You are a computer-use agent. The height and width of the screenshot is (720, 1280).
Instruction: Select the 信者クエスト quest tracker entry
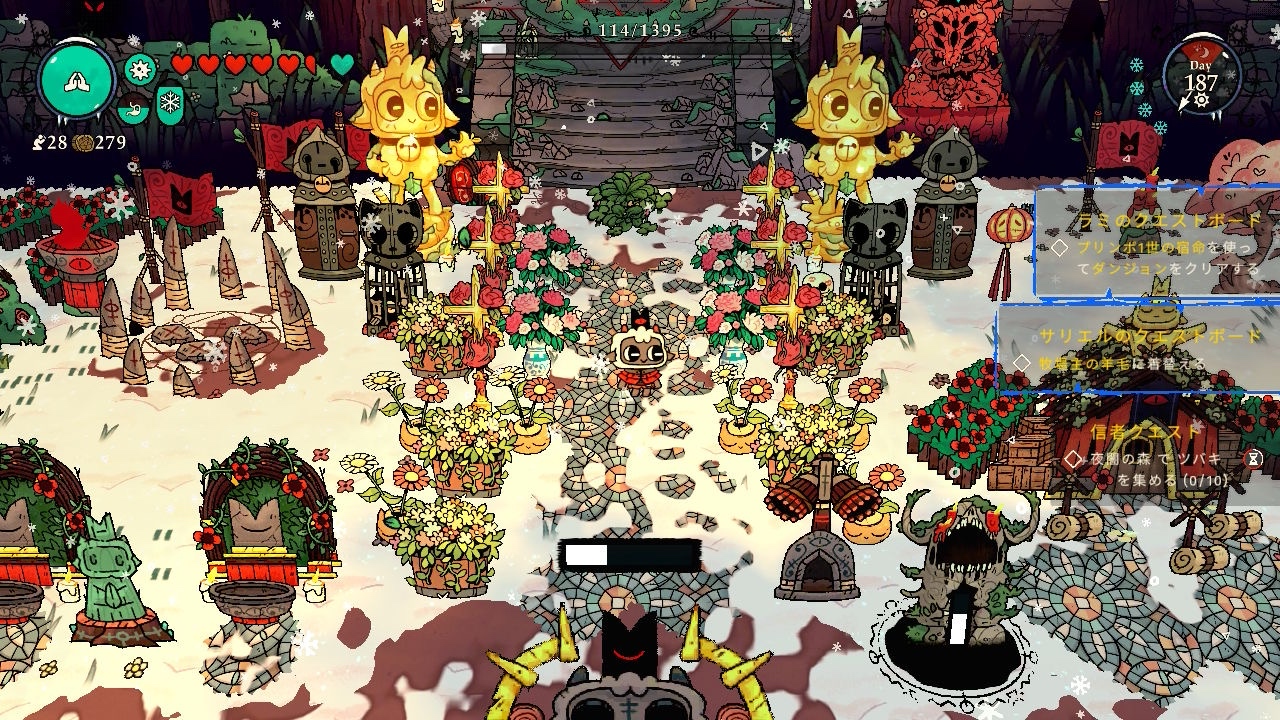point(1160,456)
